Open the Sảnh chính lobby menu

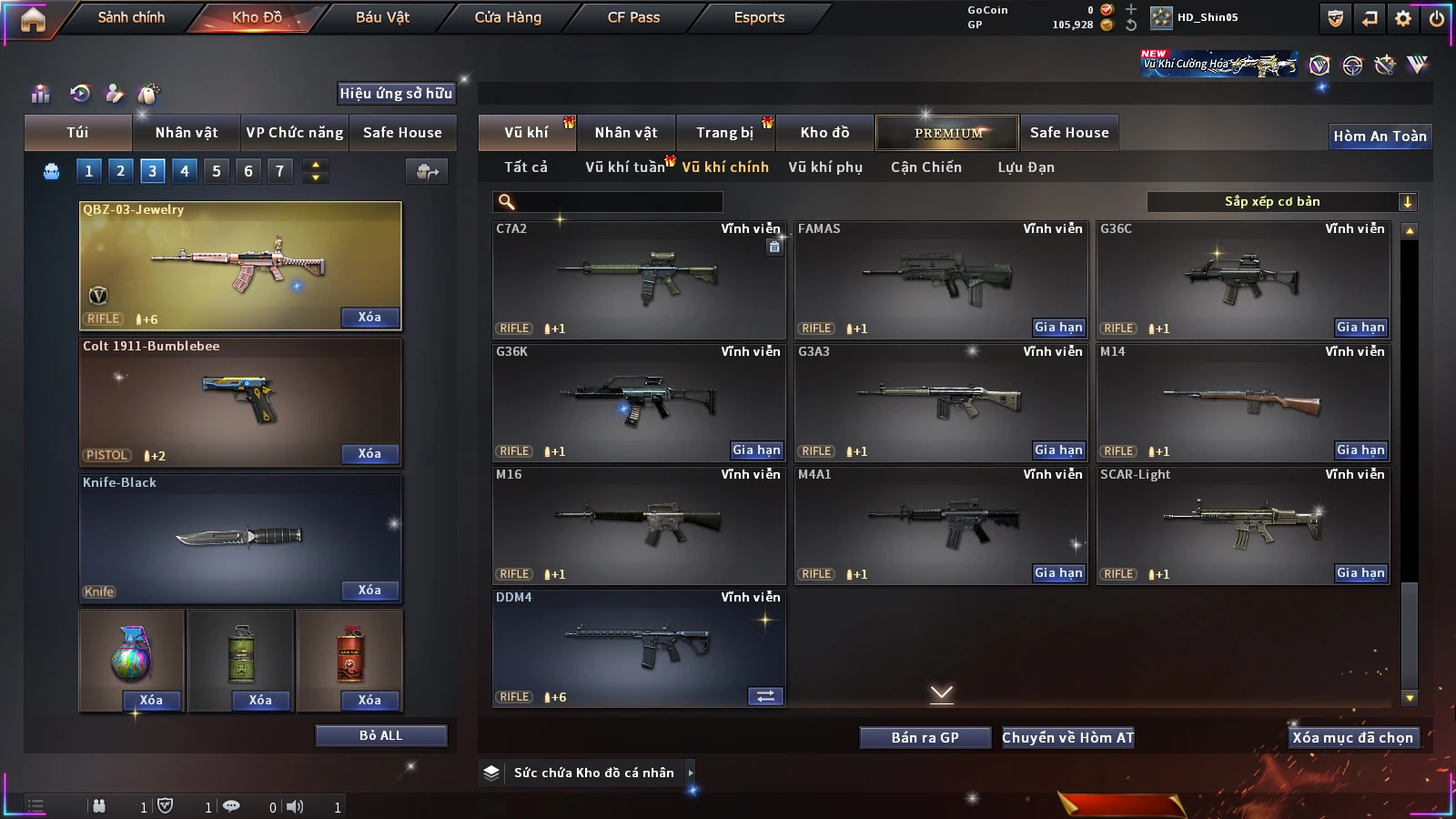131,17
